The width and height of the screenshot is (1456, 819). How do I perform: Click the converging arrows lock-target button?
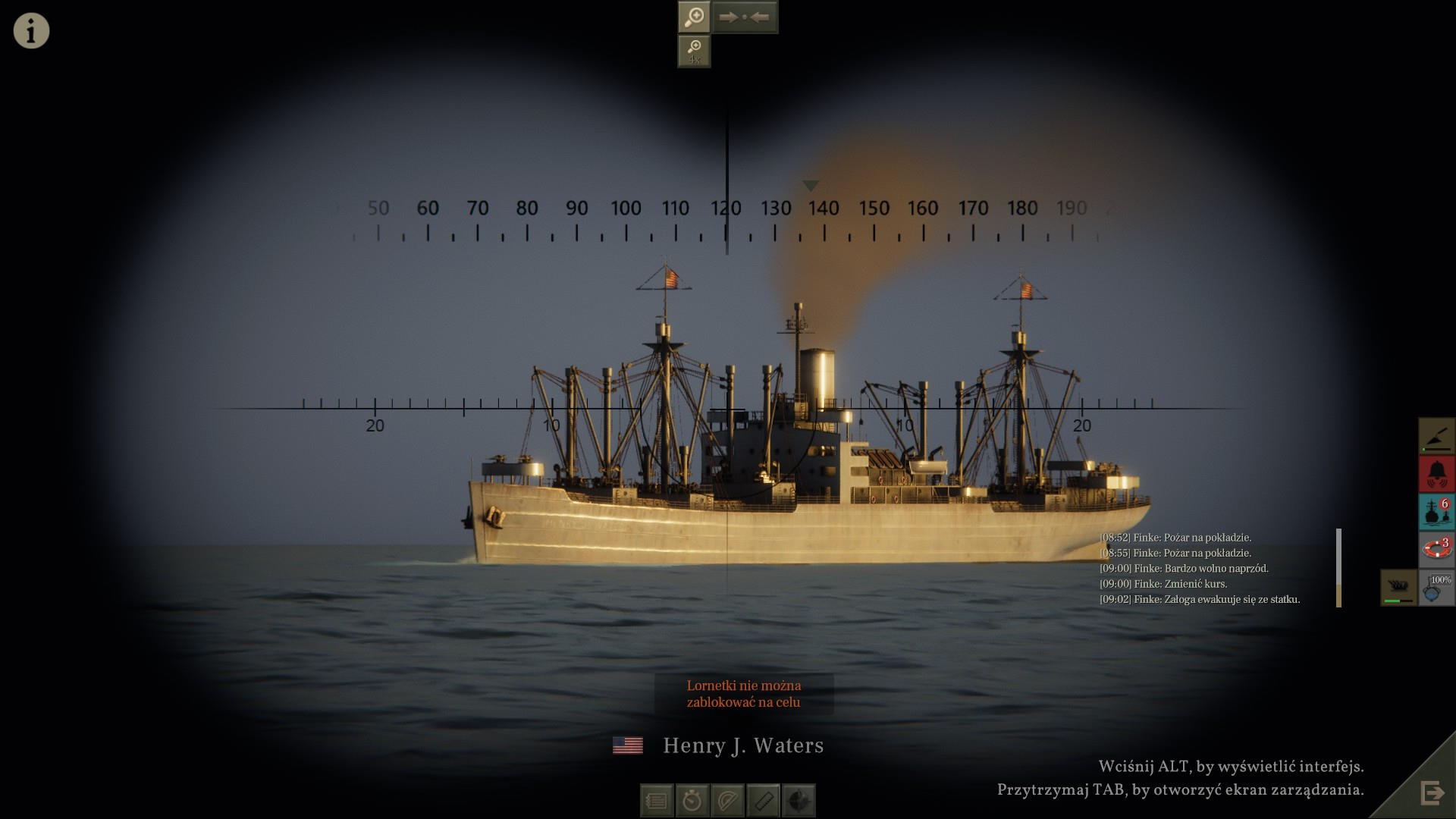[745, 17]
